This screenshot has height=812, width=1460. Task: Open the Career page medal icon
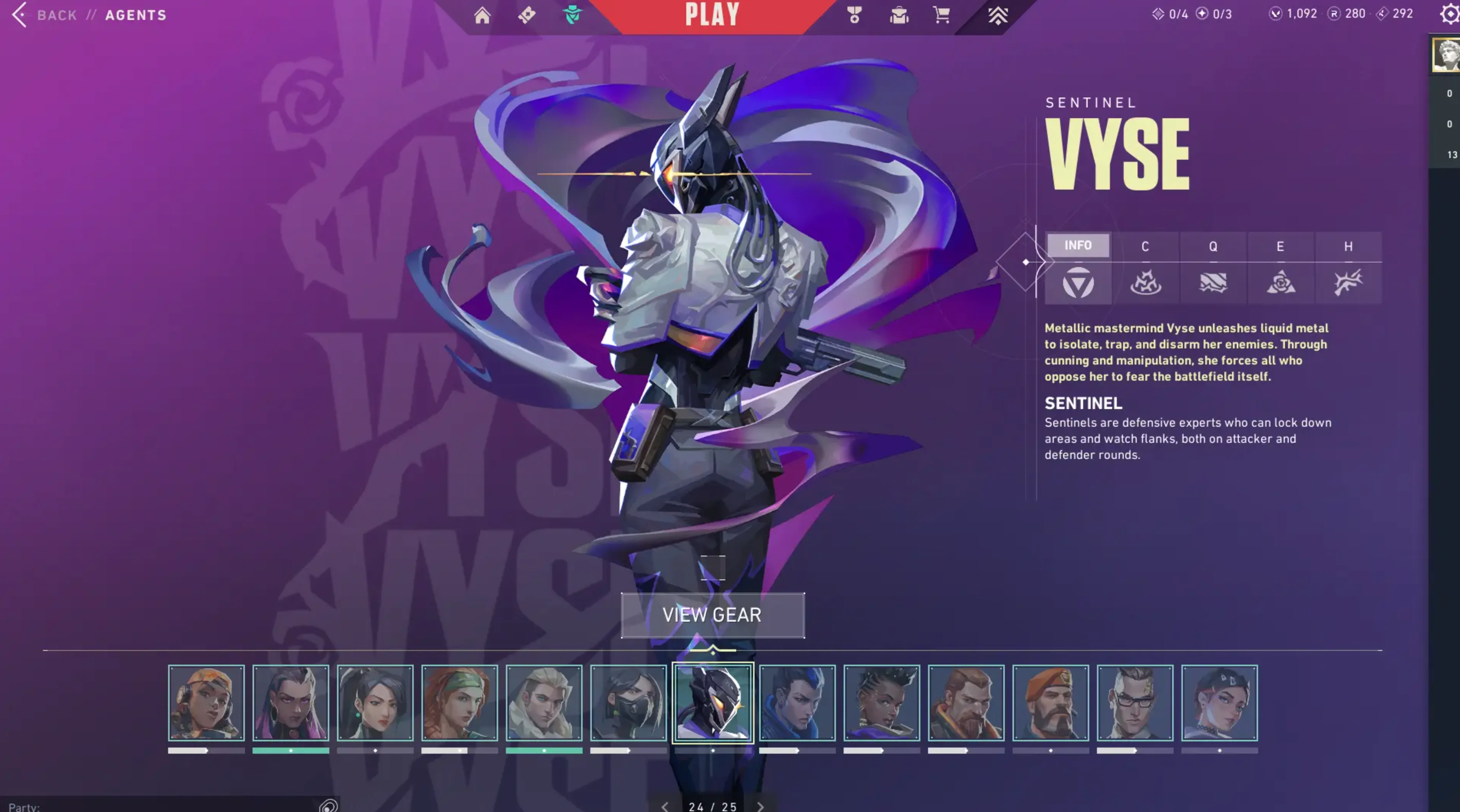tap(855, 15)
